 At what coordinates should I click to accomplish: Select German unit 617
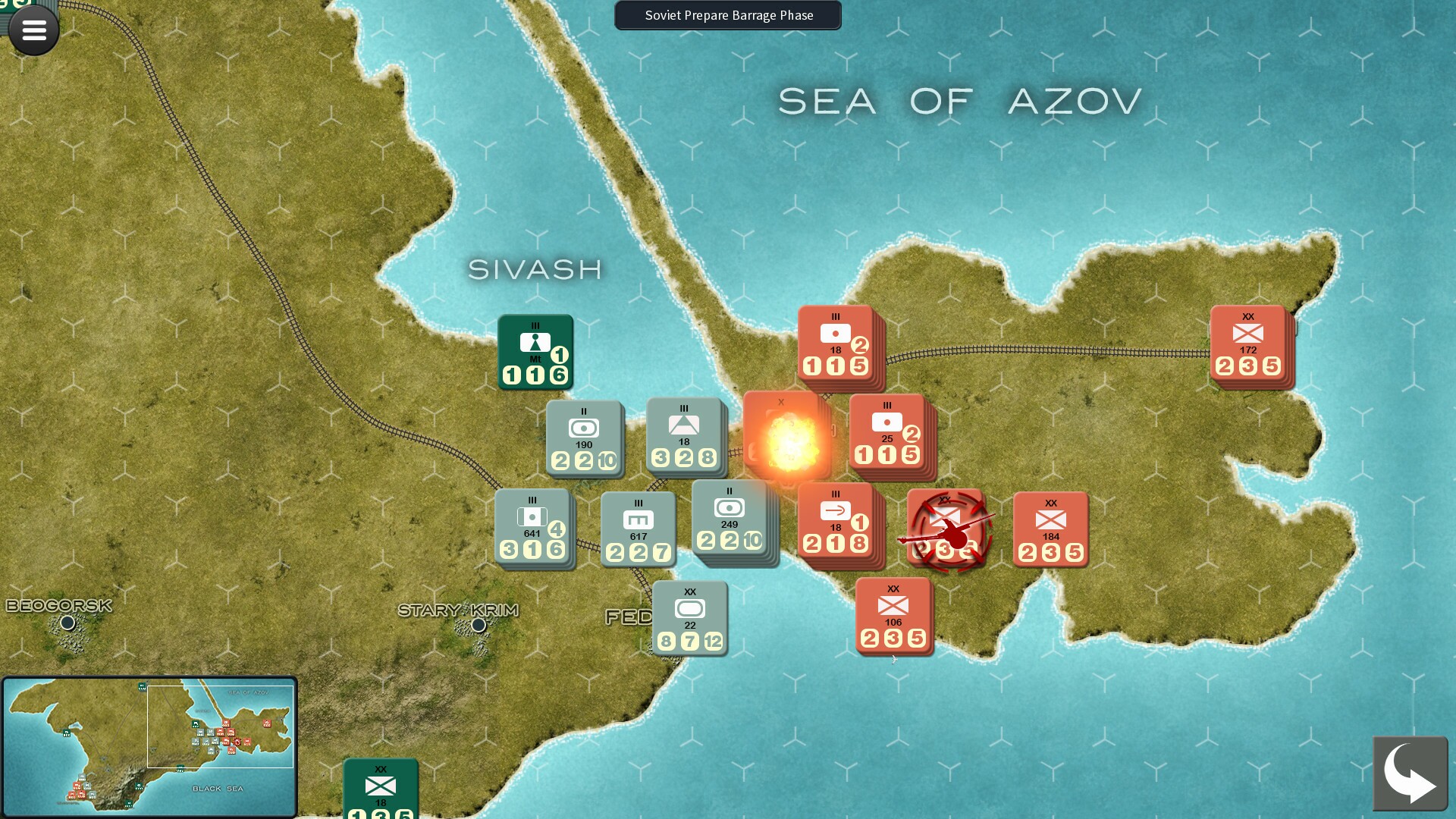tap(638, 529)
